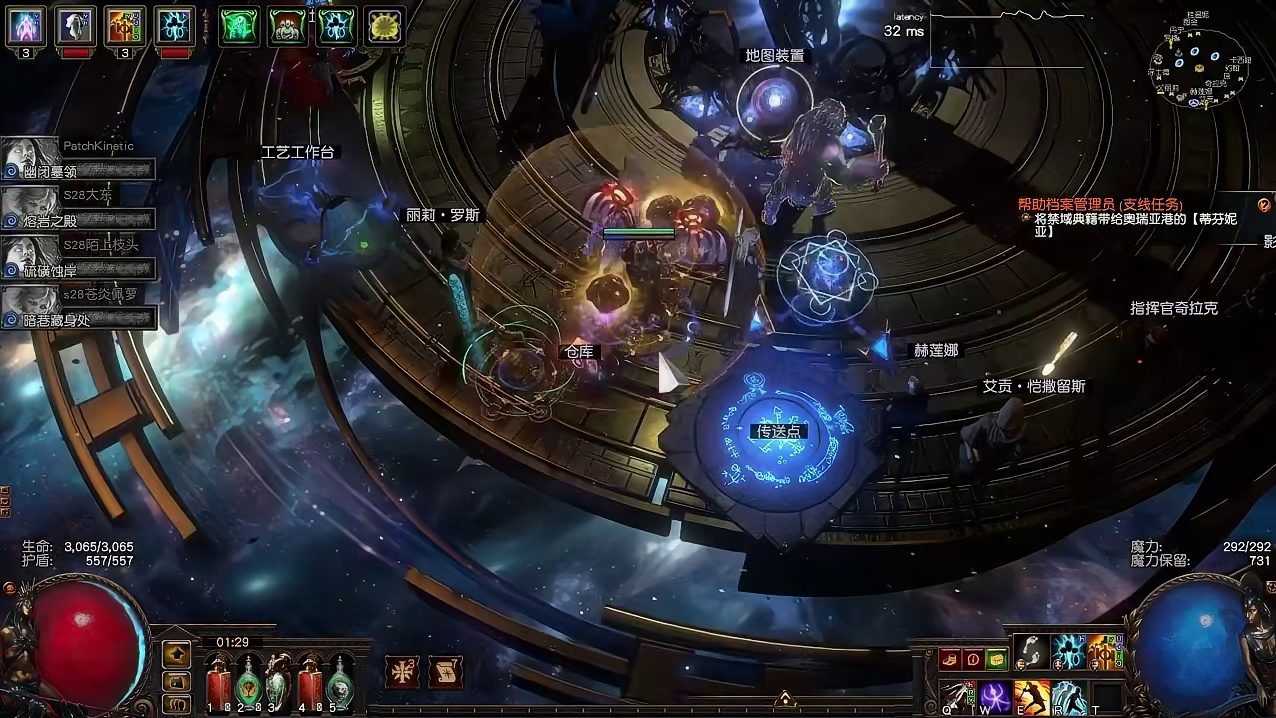Activate the blue R skill
The height and width of the screenshot is (718, 1276).
coord(1068,697)
